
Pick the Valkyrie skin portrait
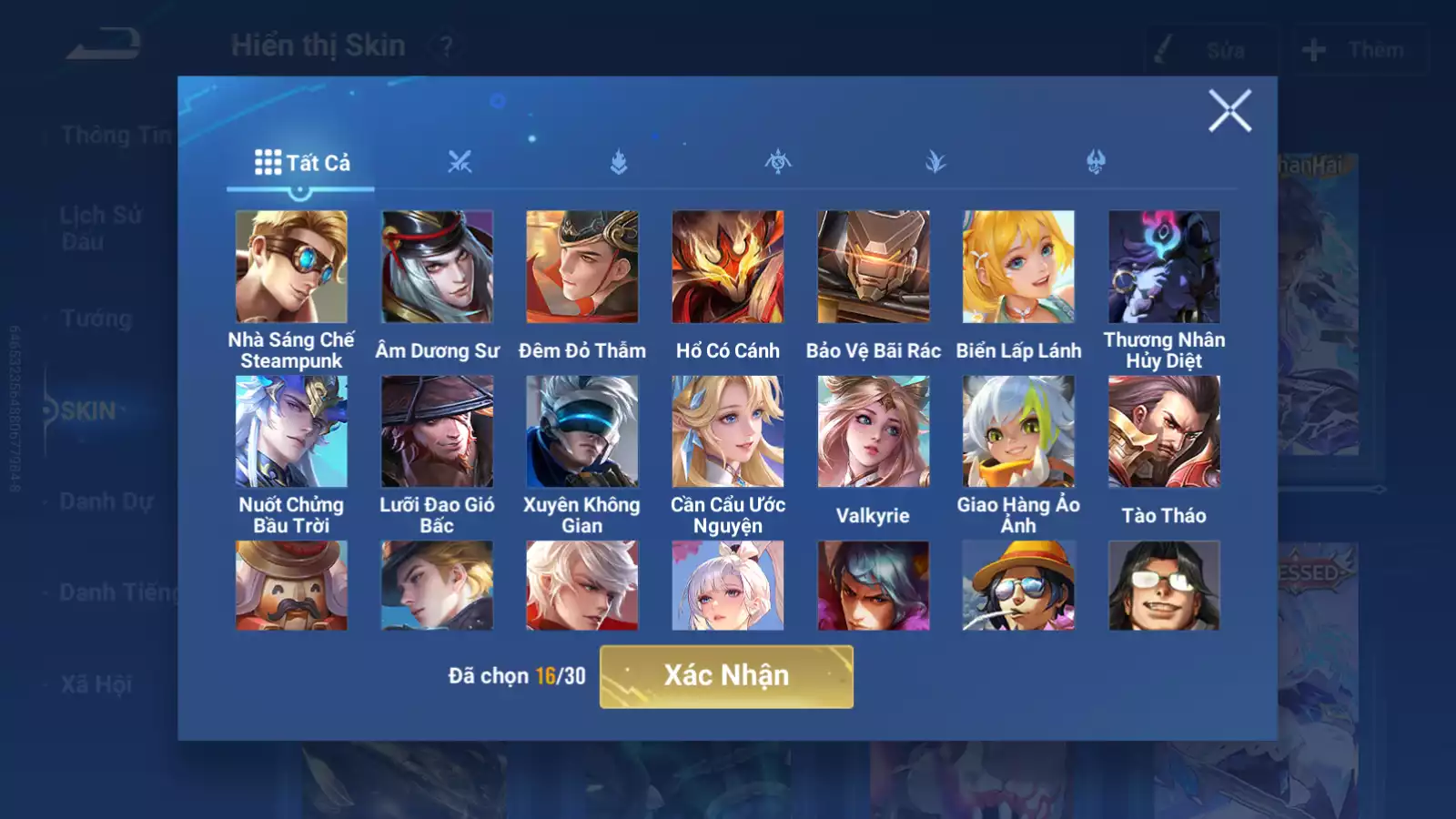(874, 431)
